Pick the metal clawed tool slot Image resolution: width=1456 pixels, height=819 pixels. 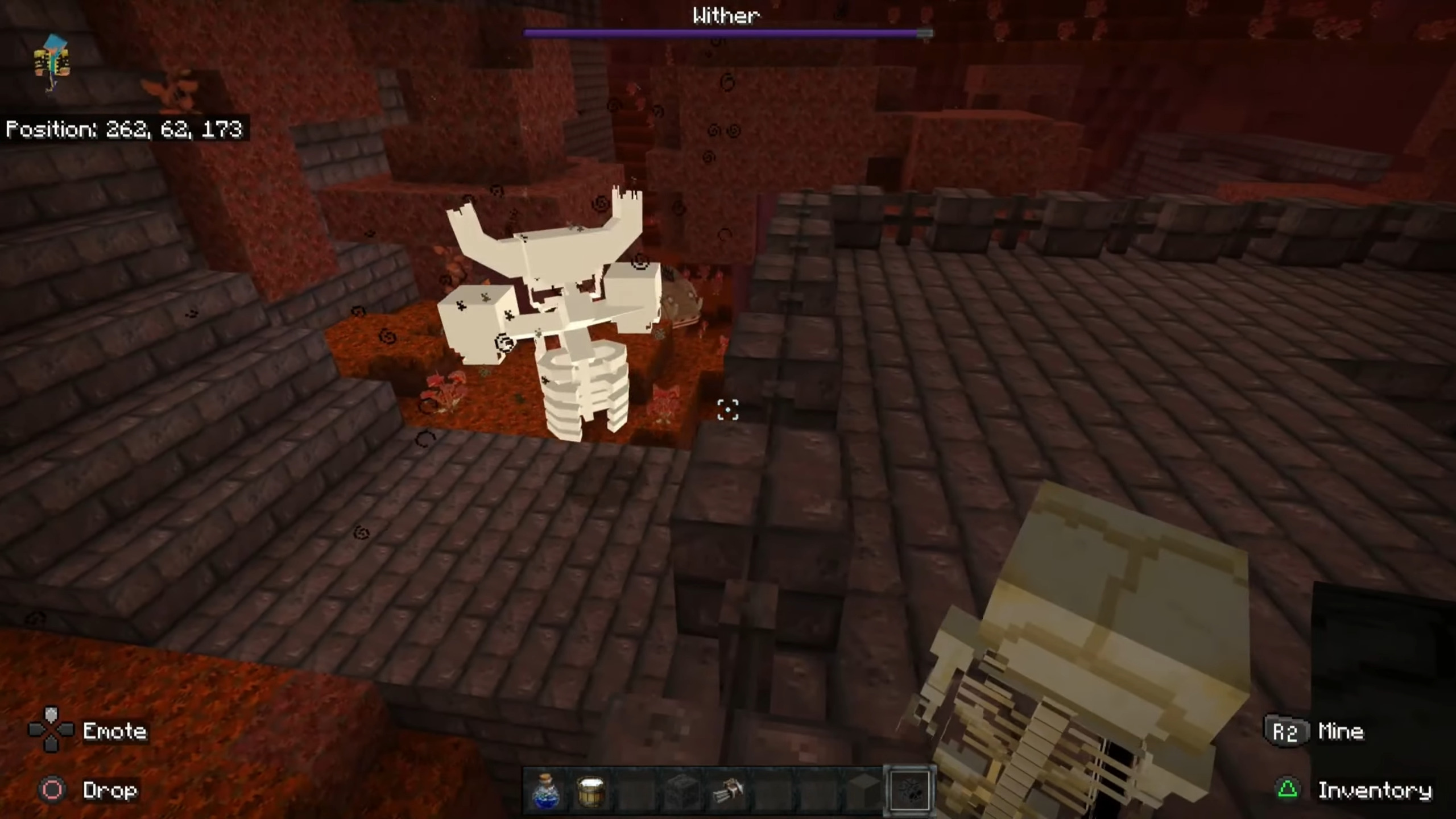[x=727, y=791]
